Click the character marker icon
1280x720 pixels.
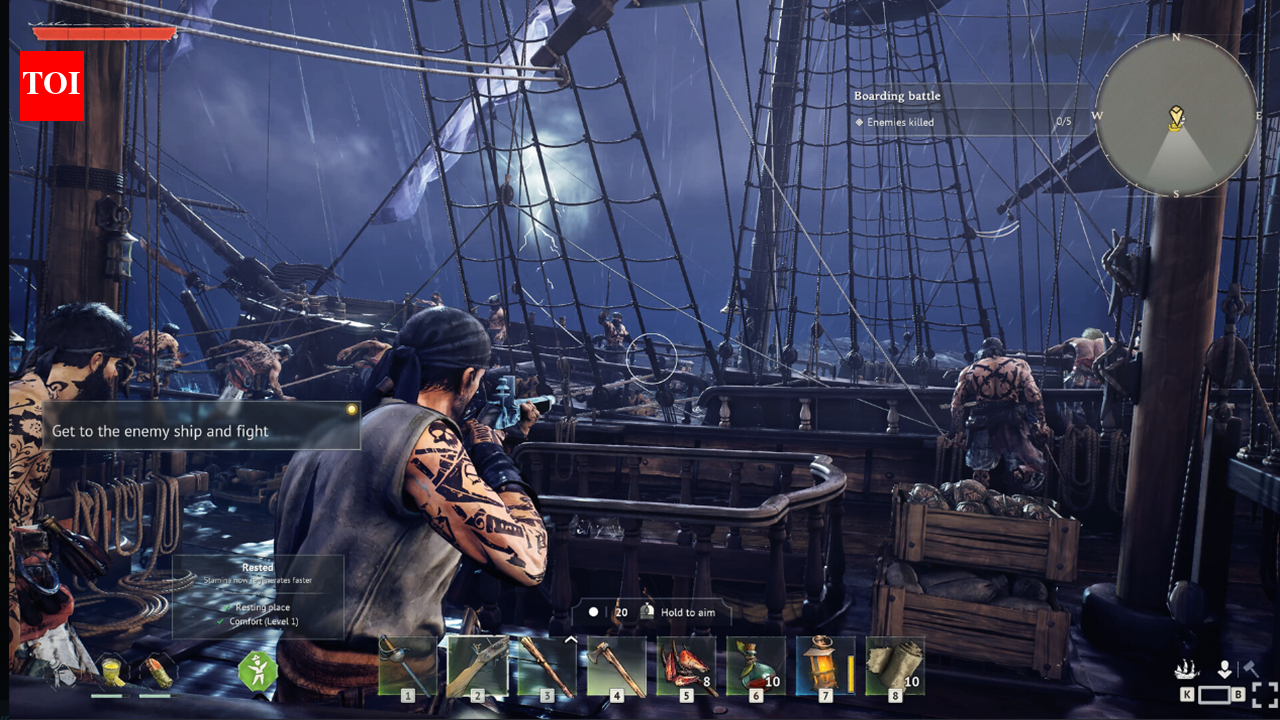[1224, 669]
